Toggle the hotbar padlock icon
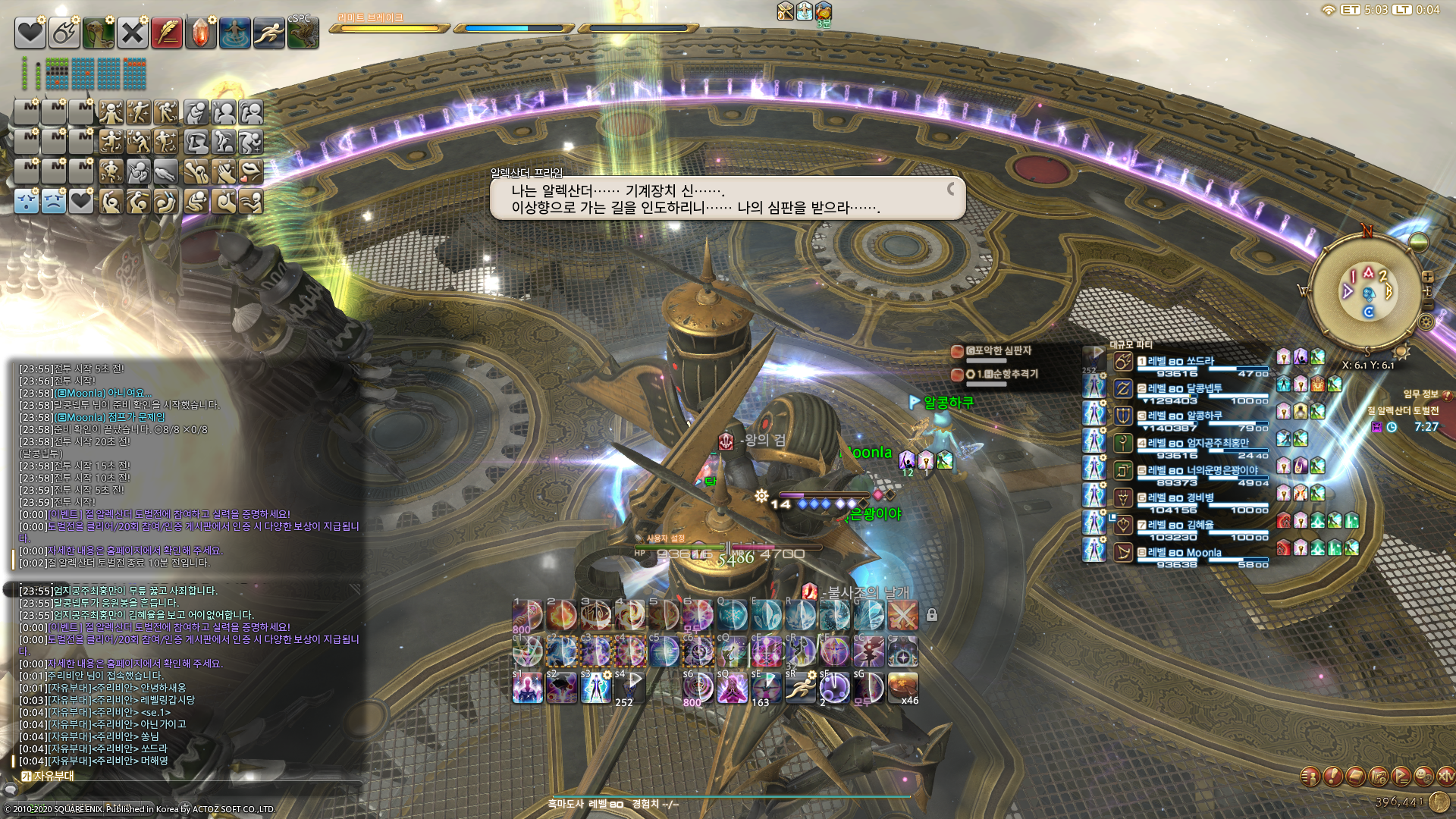The height and width of the screenshot is (819, 1456). 932,615
